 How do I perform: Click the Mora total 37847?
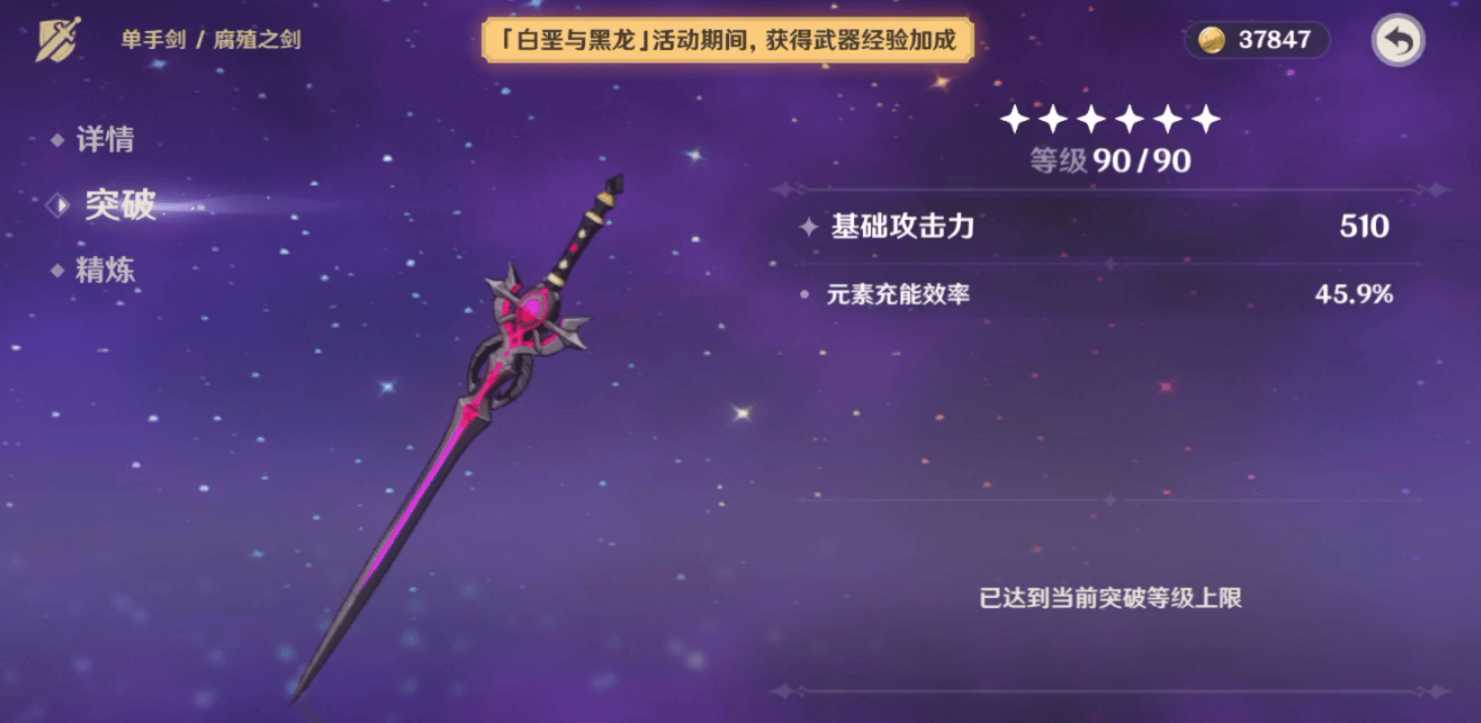[x=1274, y=40]
